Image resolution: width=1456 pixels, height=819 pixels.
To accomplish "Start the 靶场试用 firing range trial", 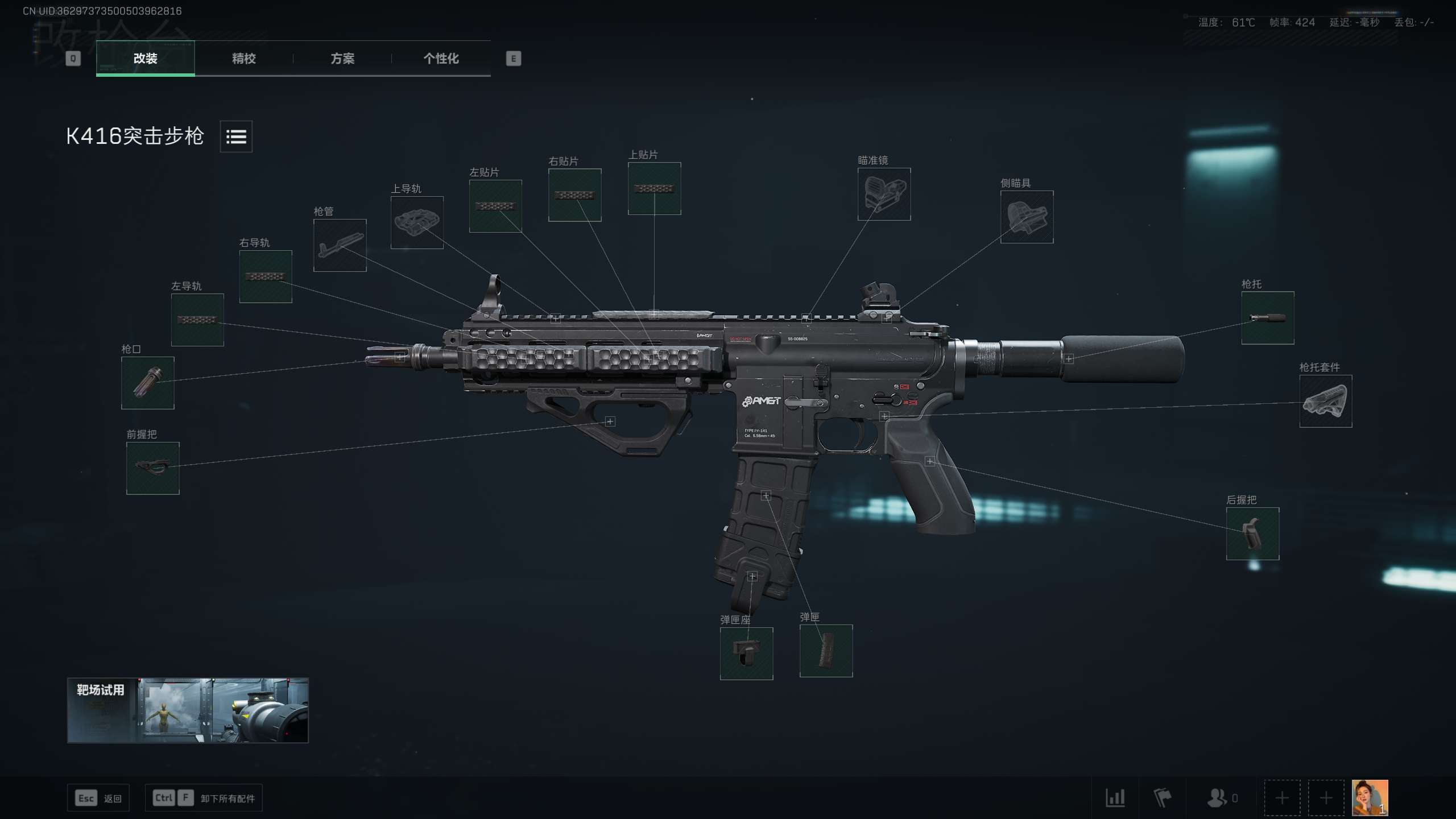I will (188, 710).
